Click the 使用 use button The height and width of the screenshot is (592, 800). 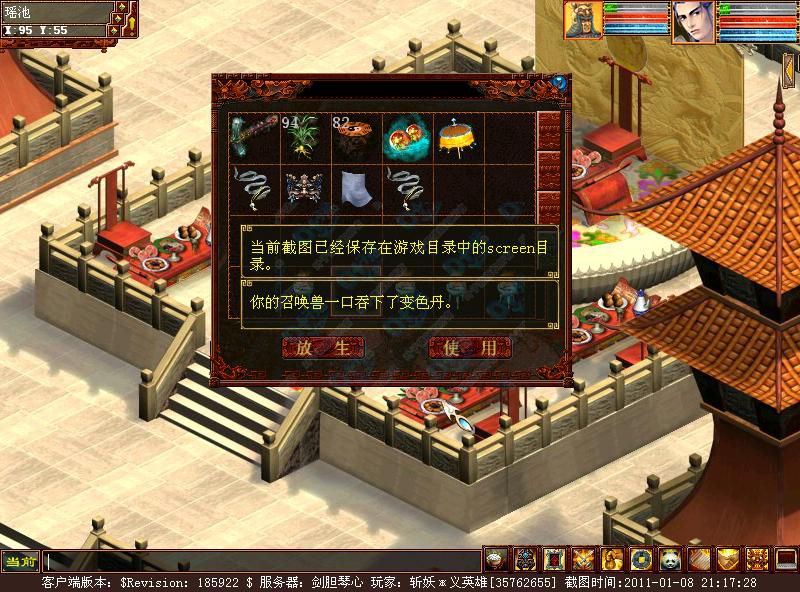[x=469, y=348]
